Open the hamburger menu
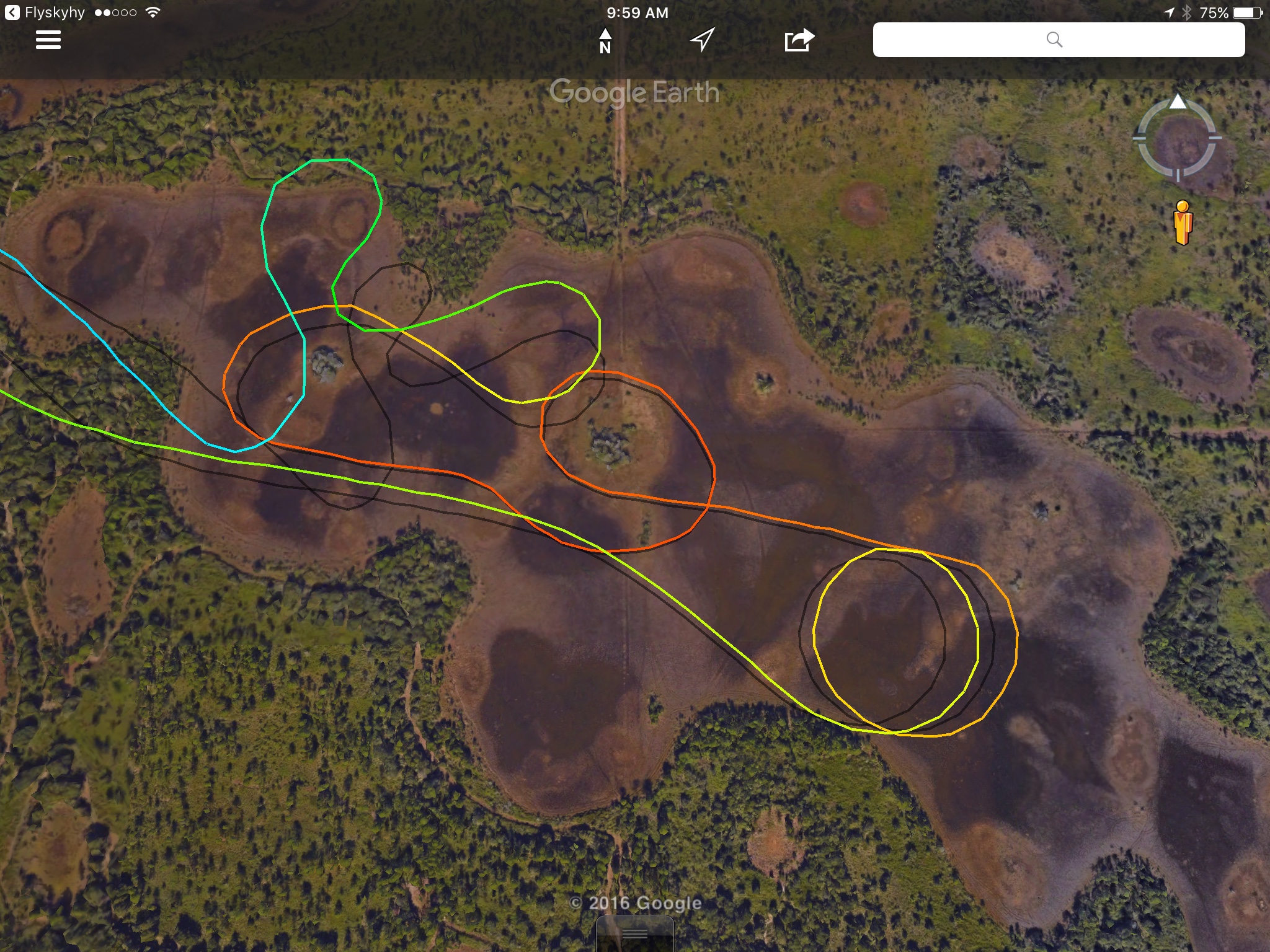This screenshot has width=1270, height=952. click(x=48, y=40)
